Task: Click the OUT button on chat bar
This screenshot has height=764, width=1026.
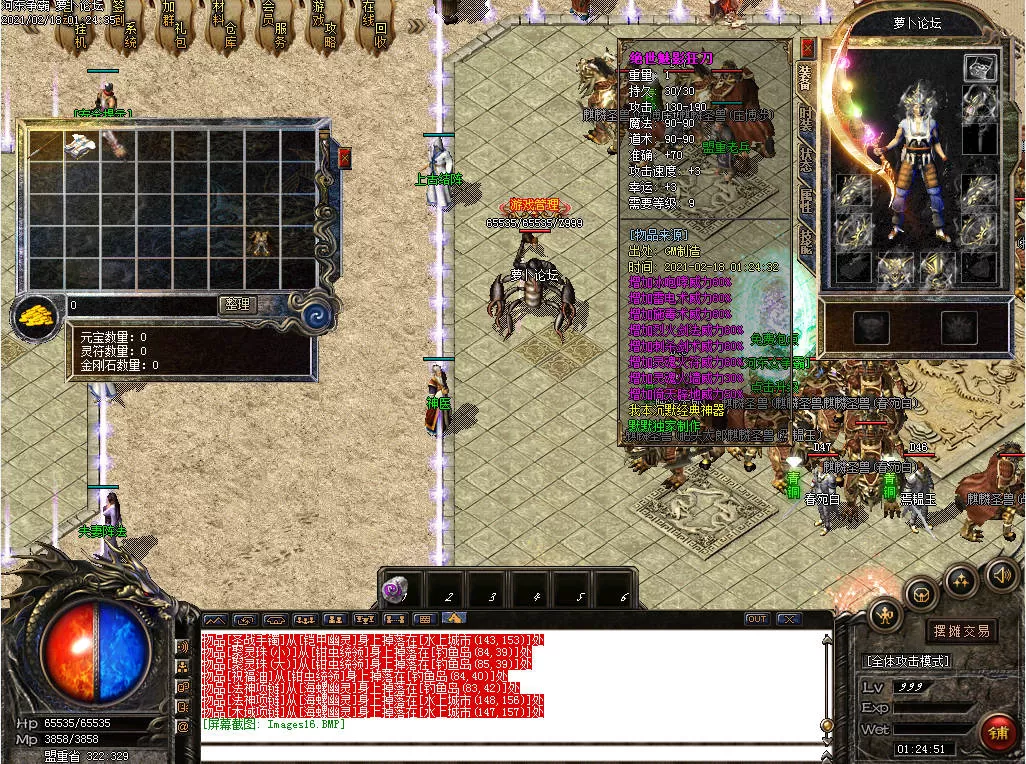Action: click(757, 619)
